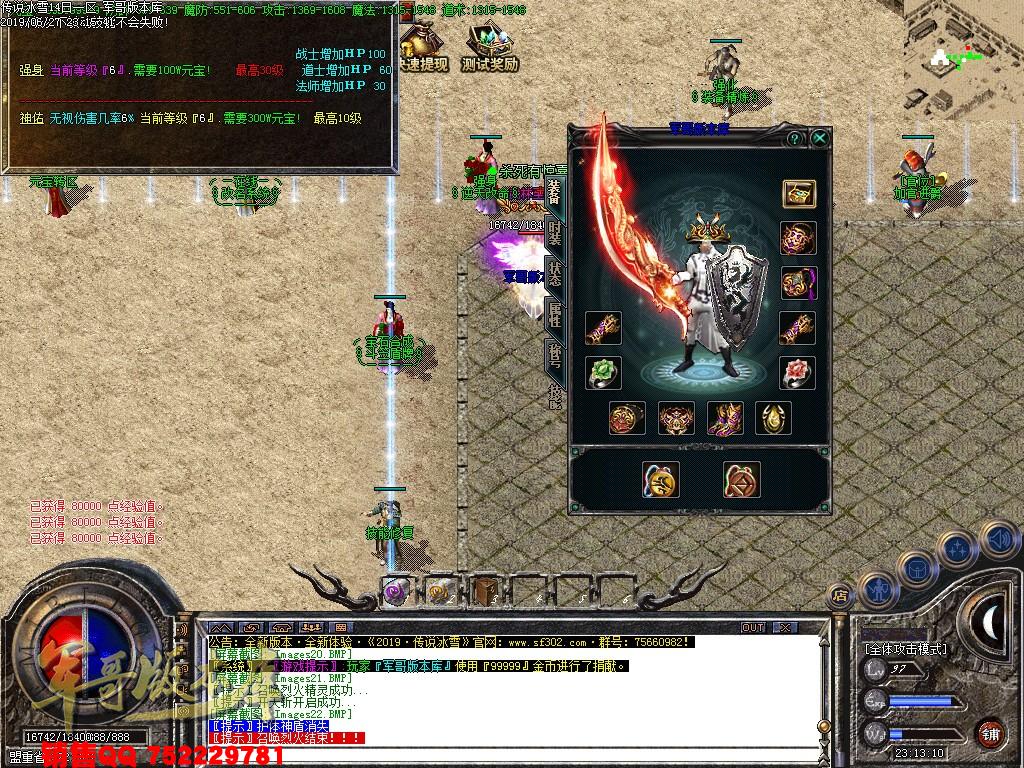
Task: Open the equipment window help button
Action: 795,138
